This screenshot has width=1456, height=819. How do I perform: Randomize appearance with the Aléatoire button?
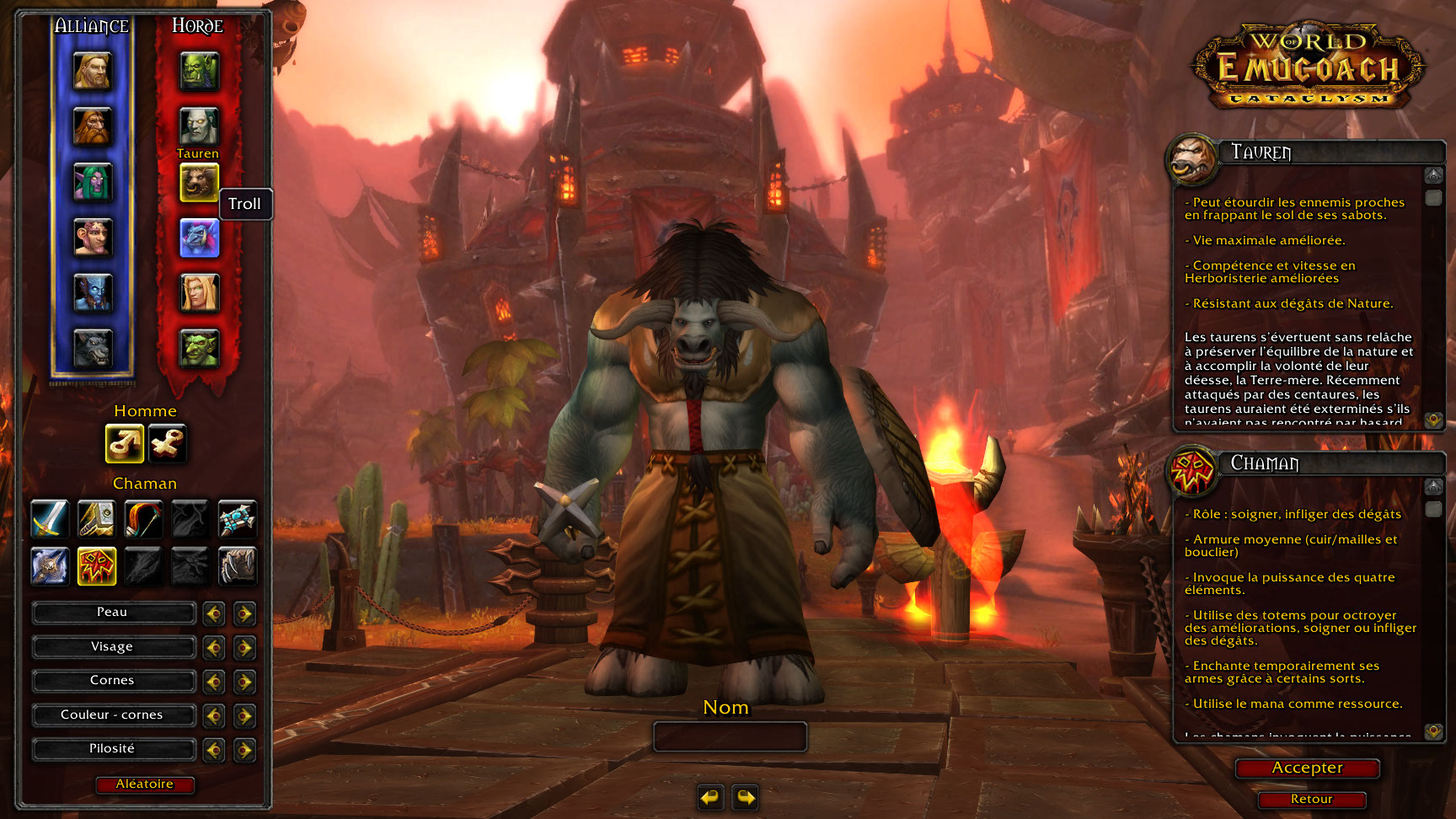point(145,784)
